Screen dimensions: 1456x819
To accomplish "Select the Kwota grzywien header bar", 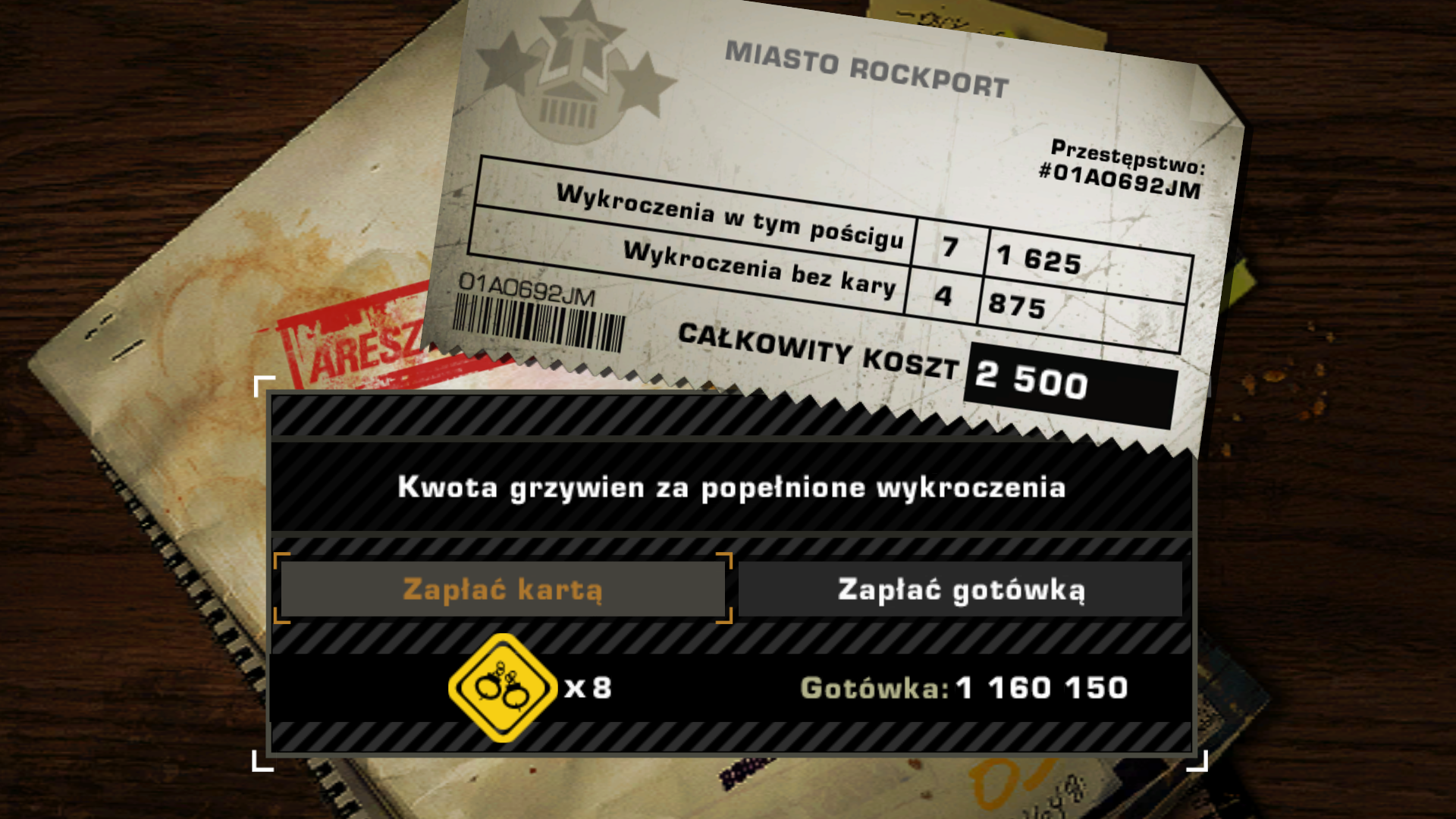I will coord(732,489).
